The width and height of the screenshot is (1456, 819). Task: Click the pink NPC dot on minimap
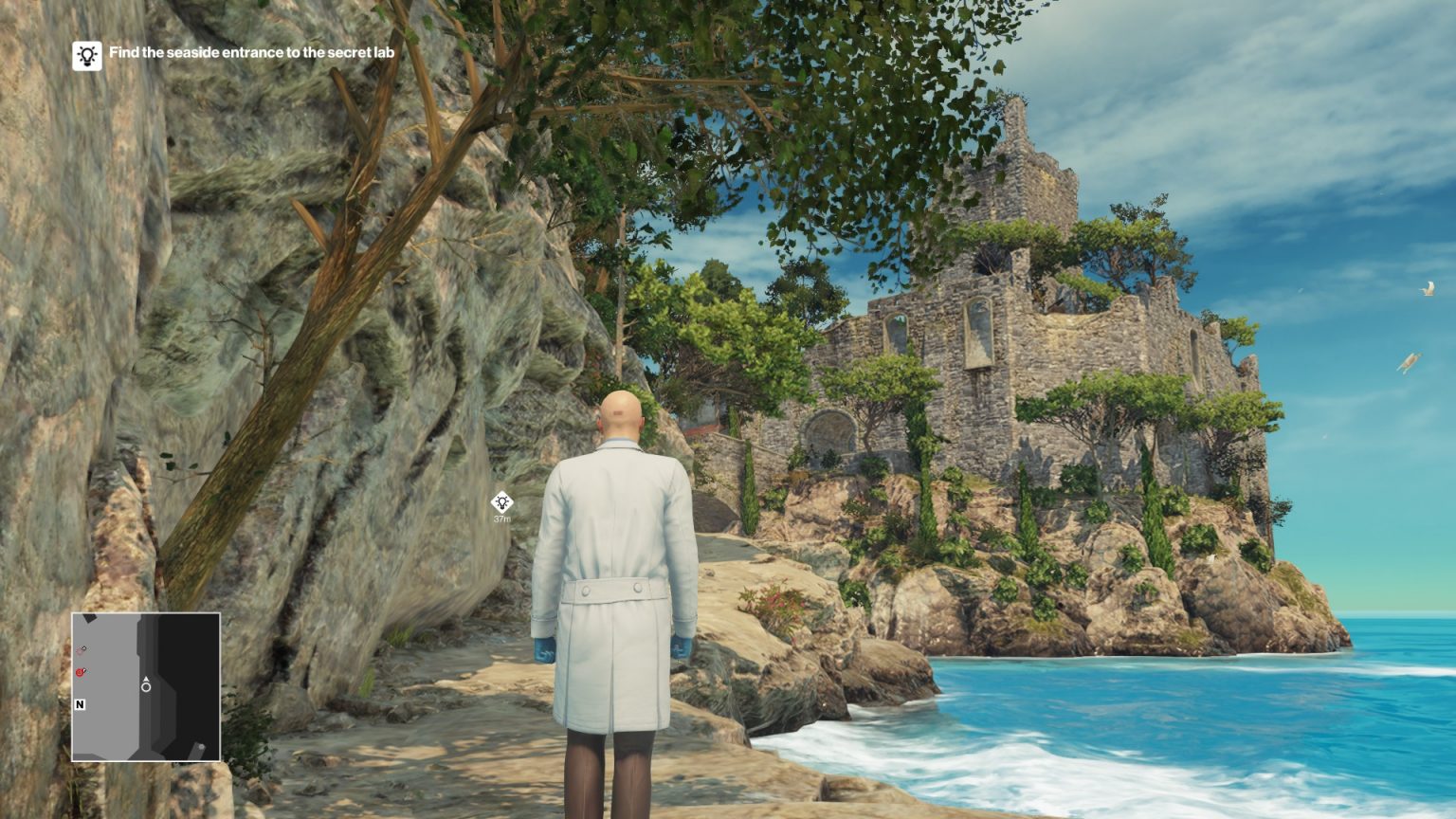[x=80, y=648]
